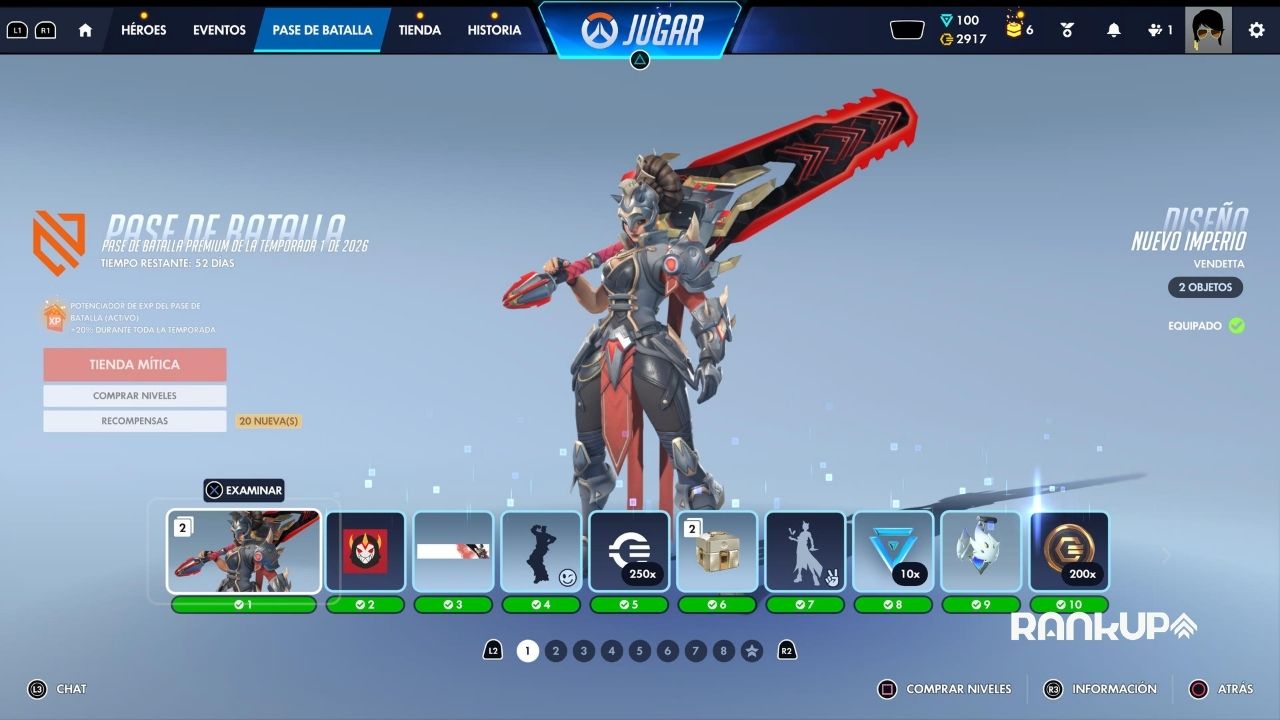Start playing with the Jugar button
The width and height of the screenshot is (1280, 720).
[640, 29]
